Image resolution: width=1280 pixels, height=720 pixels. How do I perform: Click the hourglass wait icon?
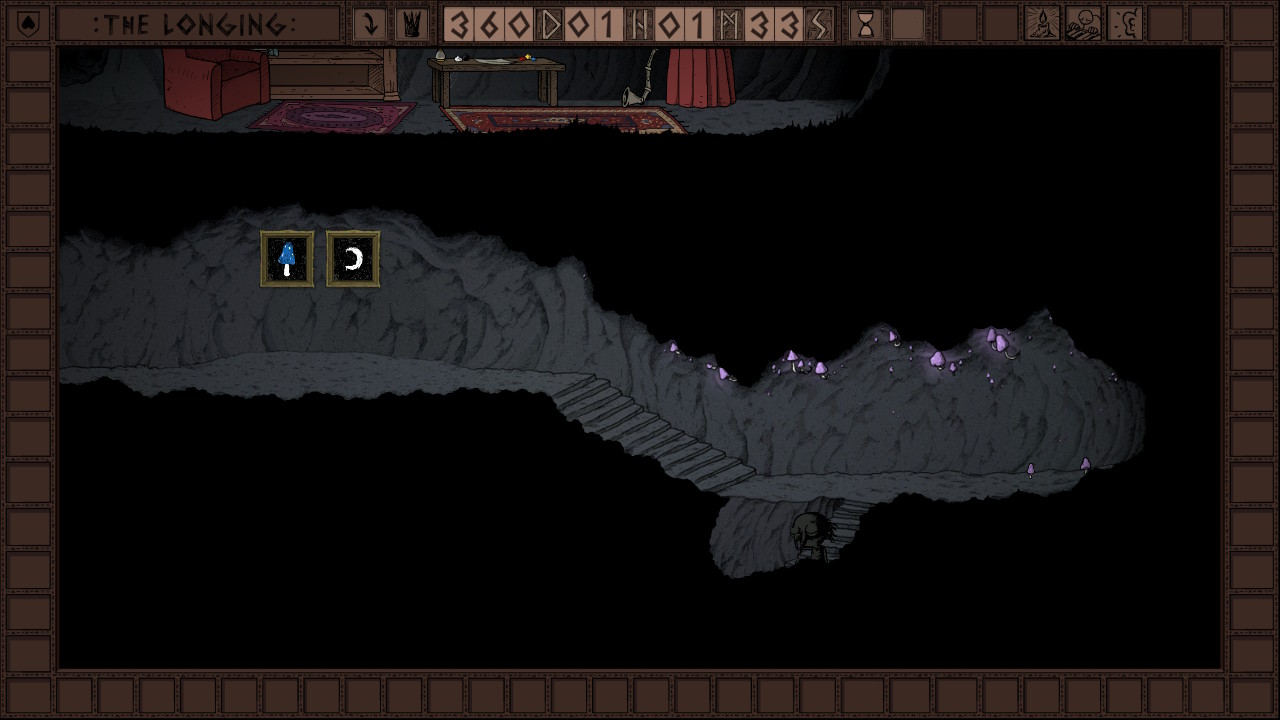(866, 24)
